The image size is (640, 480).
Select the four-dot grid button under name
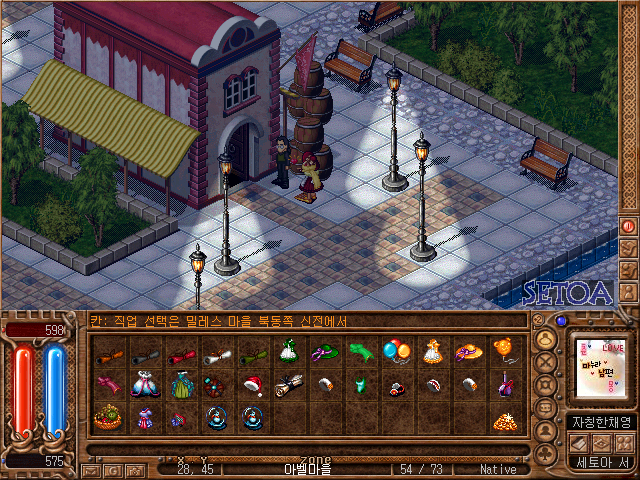[624, 442]
